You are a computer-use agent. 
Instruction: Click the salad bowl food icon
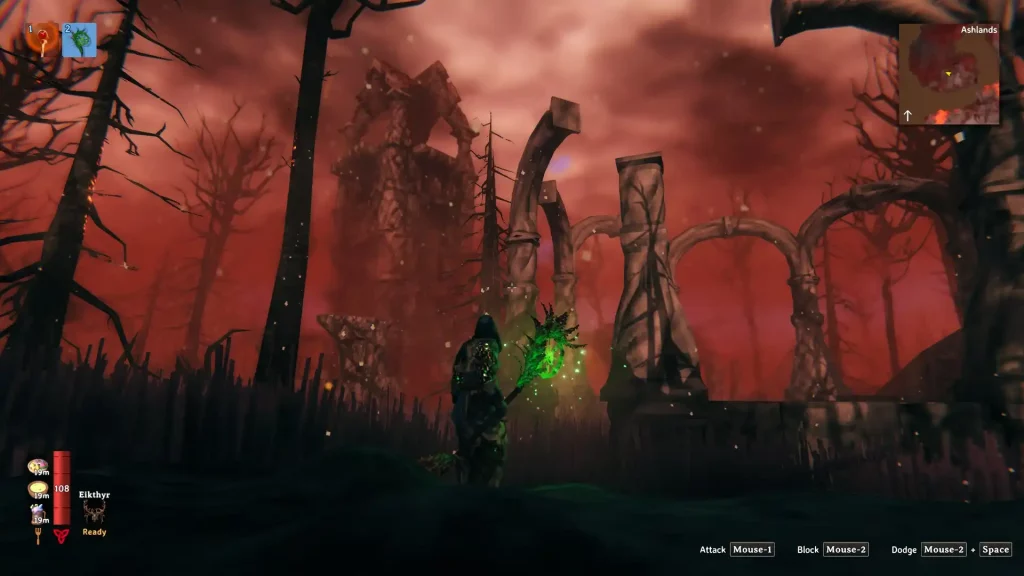[x=38, y=466]
